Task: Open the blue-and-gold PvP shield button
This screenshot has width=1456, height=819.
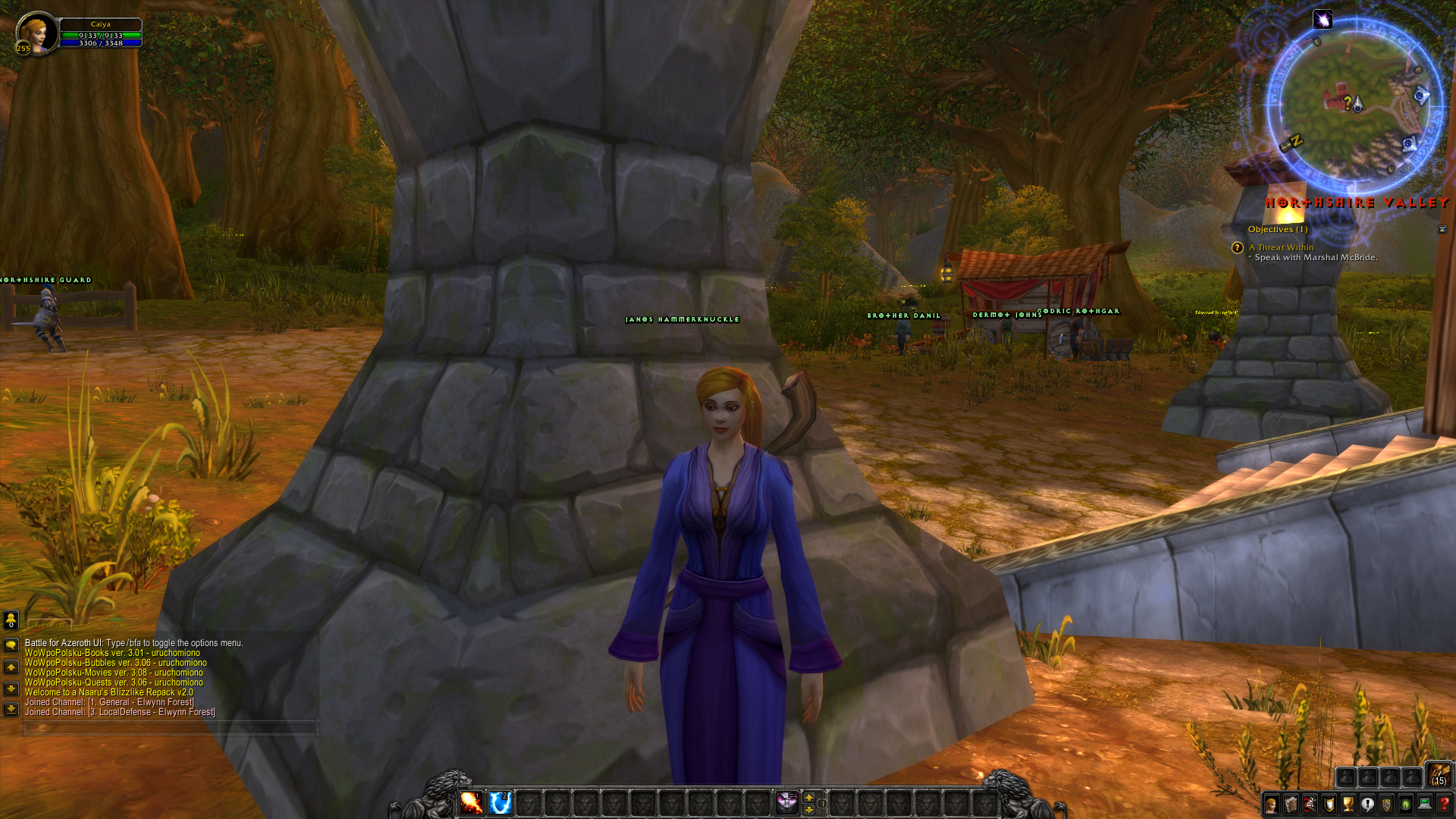Action: (1386, 805)
